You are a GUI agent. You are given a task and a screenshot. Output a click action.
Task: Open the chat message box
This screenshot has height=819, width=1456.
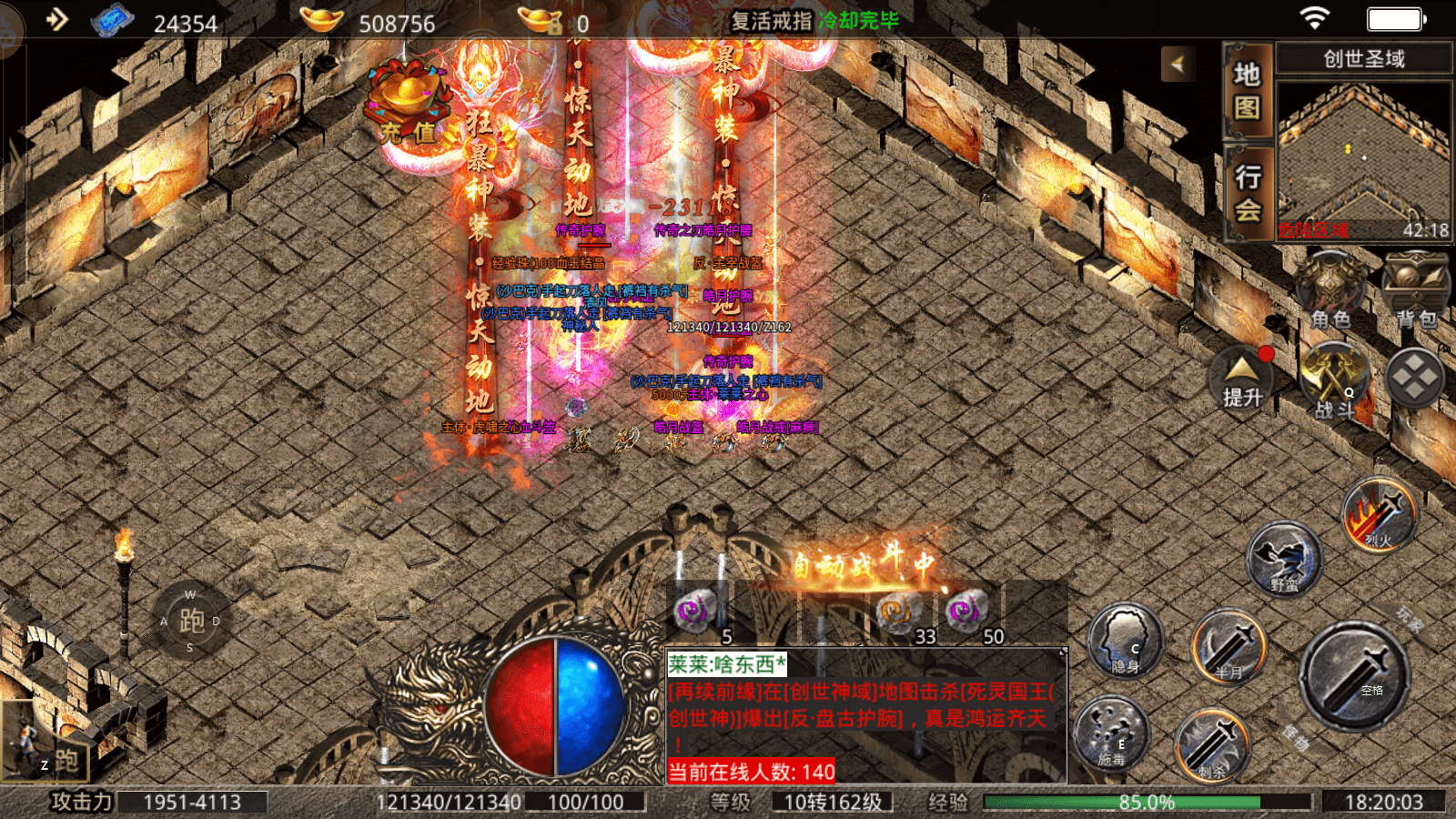(x=864, y=714)
